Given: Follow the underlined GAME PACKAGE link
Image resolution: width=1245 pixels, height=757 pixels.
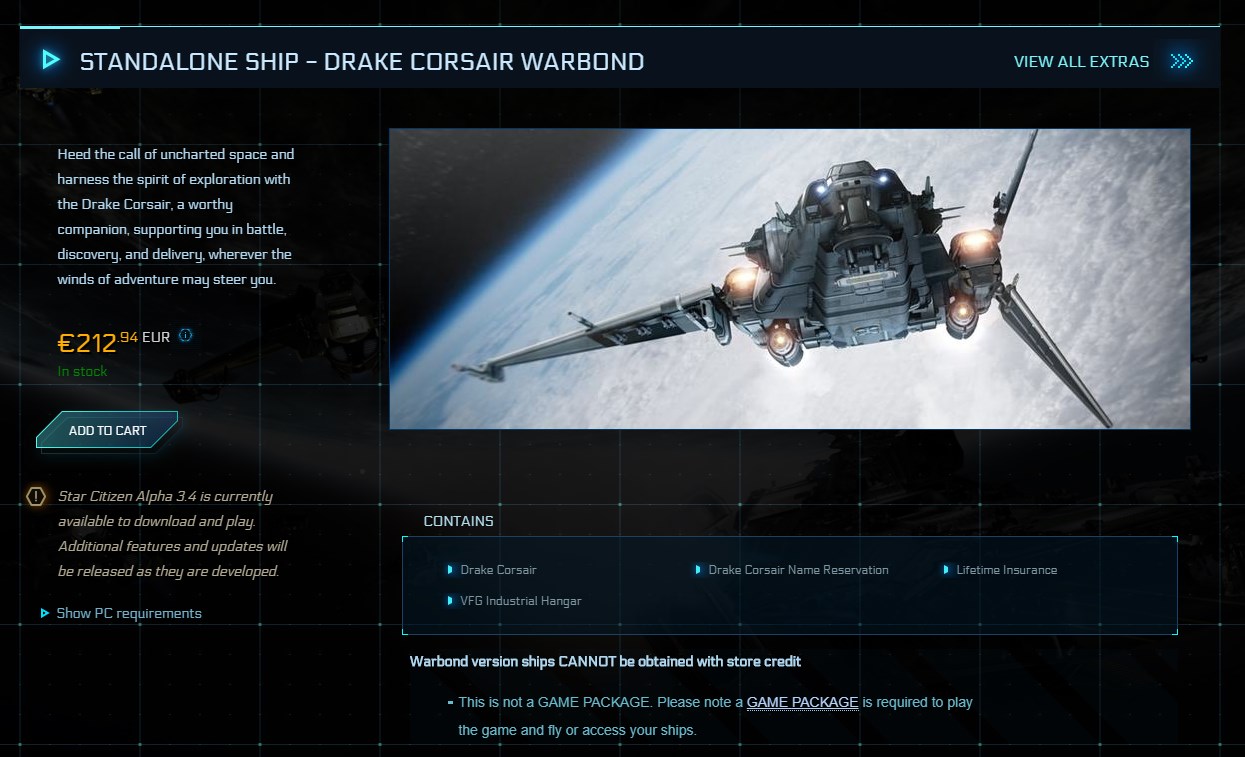Looking at the screenshot, I should coord(802,702).
